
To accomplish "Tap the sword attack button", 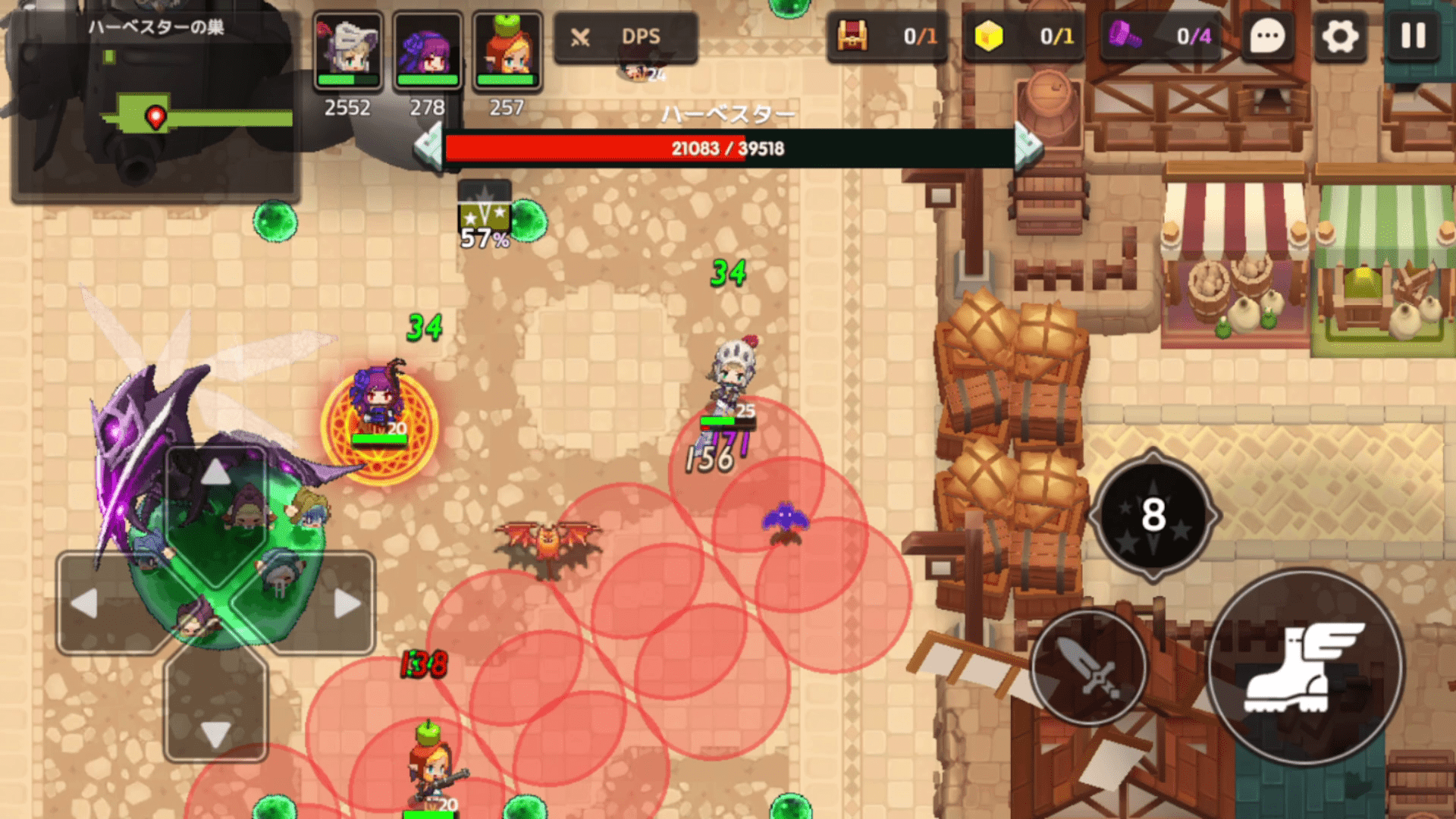I will click(1089, 667).
